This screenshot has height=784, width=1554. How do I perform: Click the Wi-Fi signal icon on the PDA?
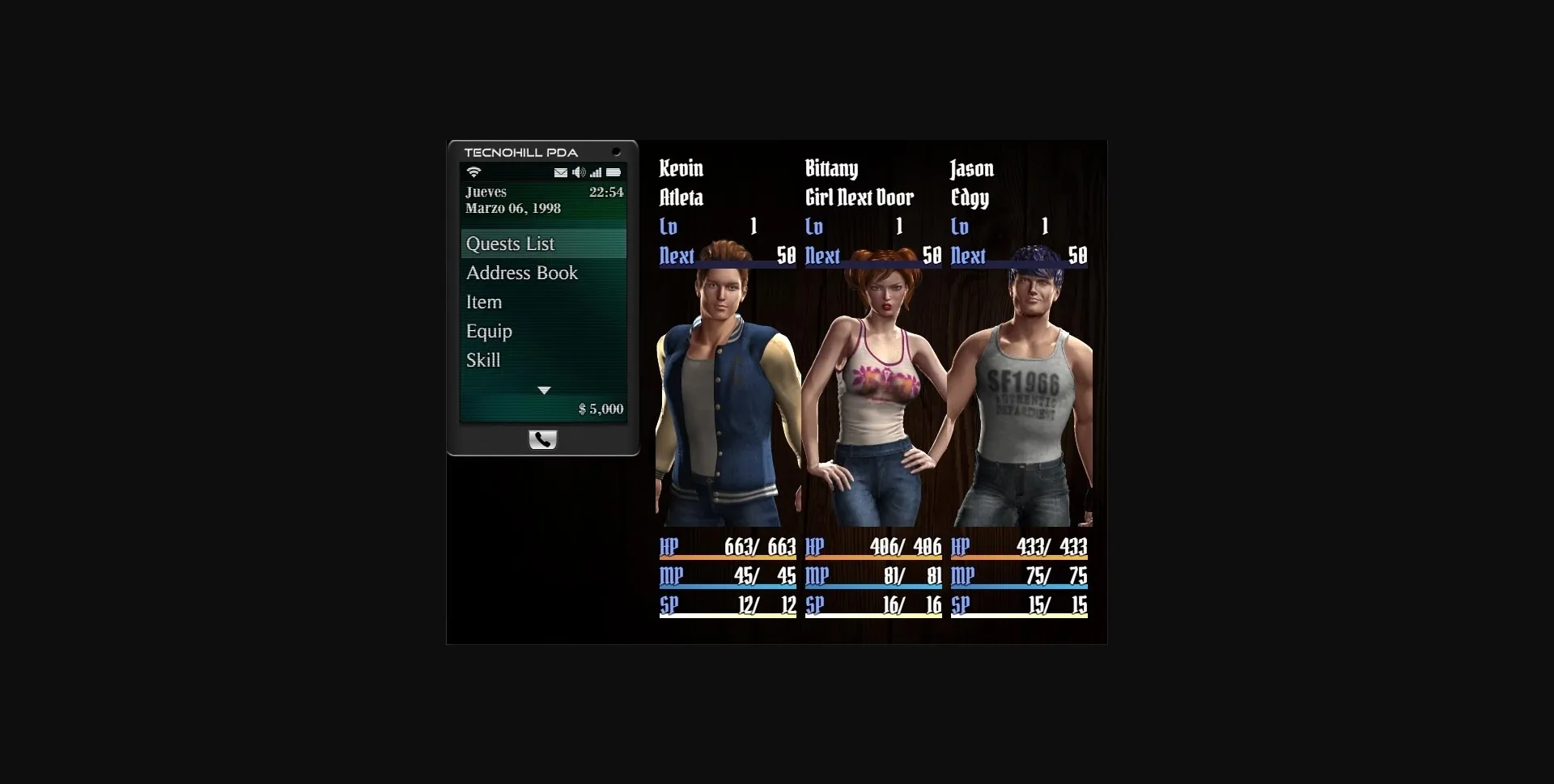473,172
